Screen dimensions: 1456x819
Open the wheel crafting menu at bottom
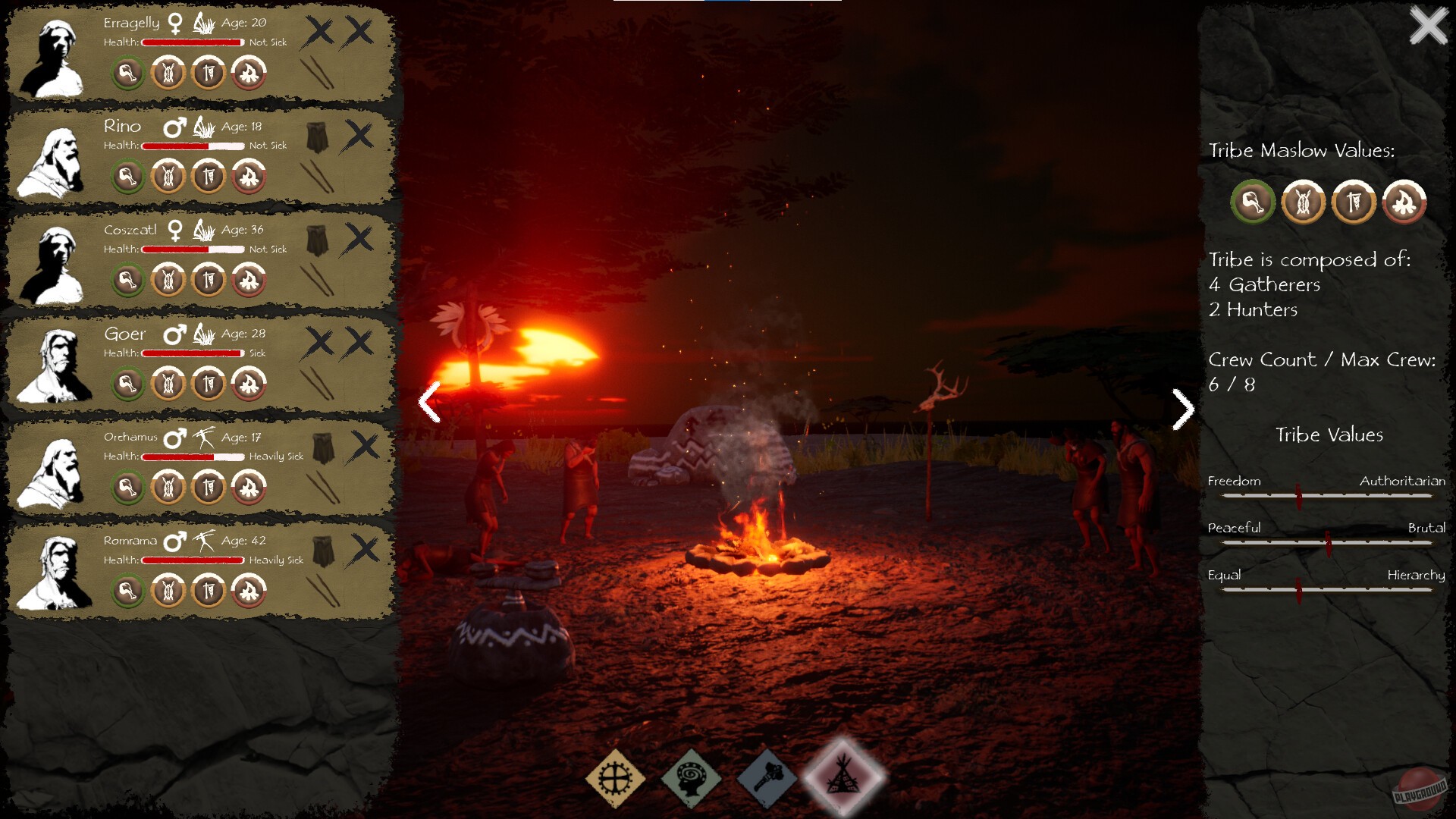click(x=615, y=780)
